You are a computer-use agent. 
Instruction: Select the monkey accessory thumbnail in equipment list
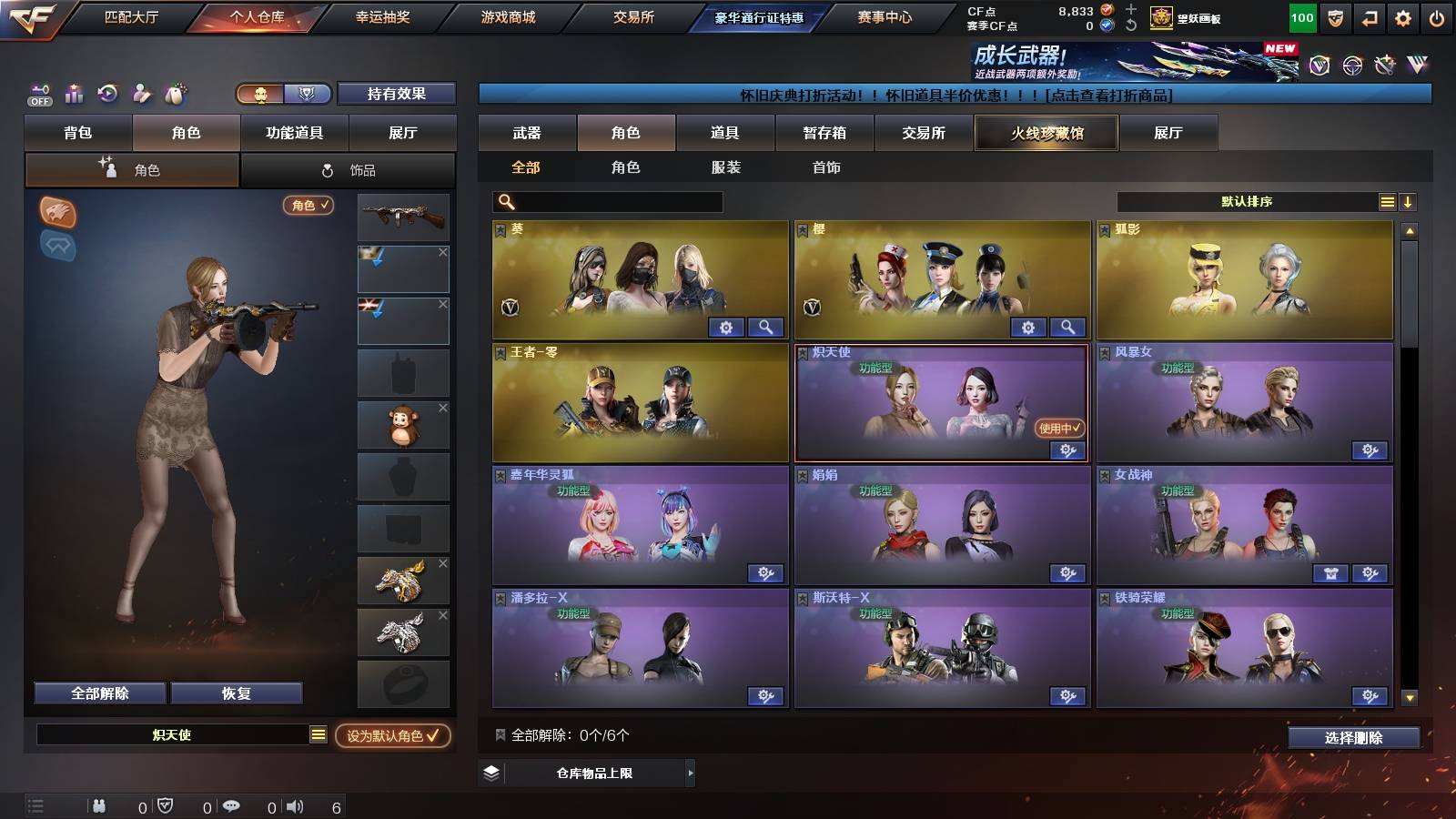tap(403, 424)
